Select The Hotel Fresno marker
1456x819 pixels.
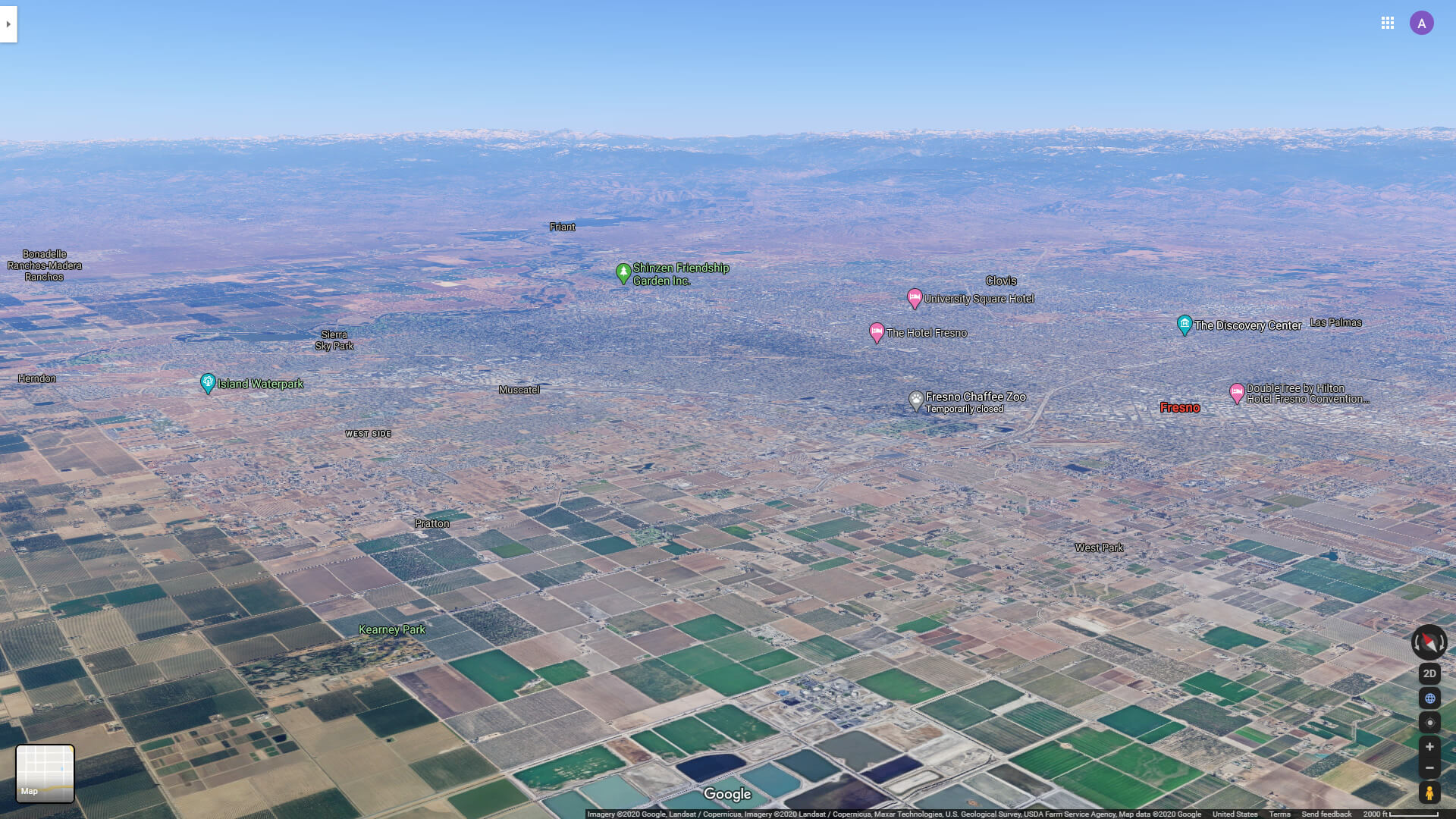point(876,331)
